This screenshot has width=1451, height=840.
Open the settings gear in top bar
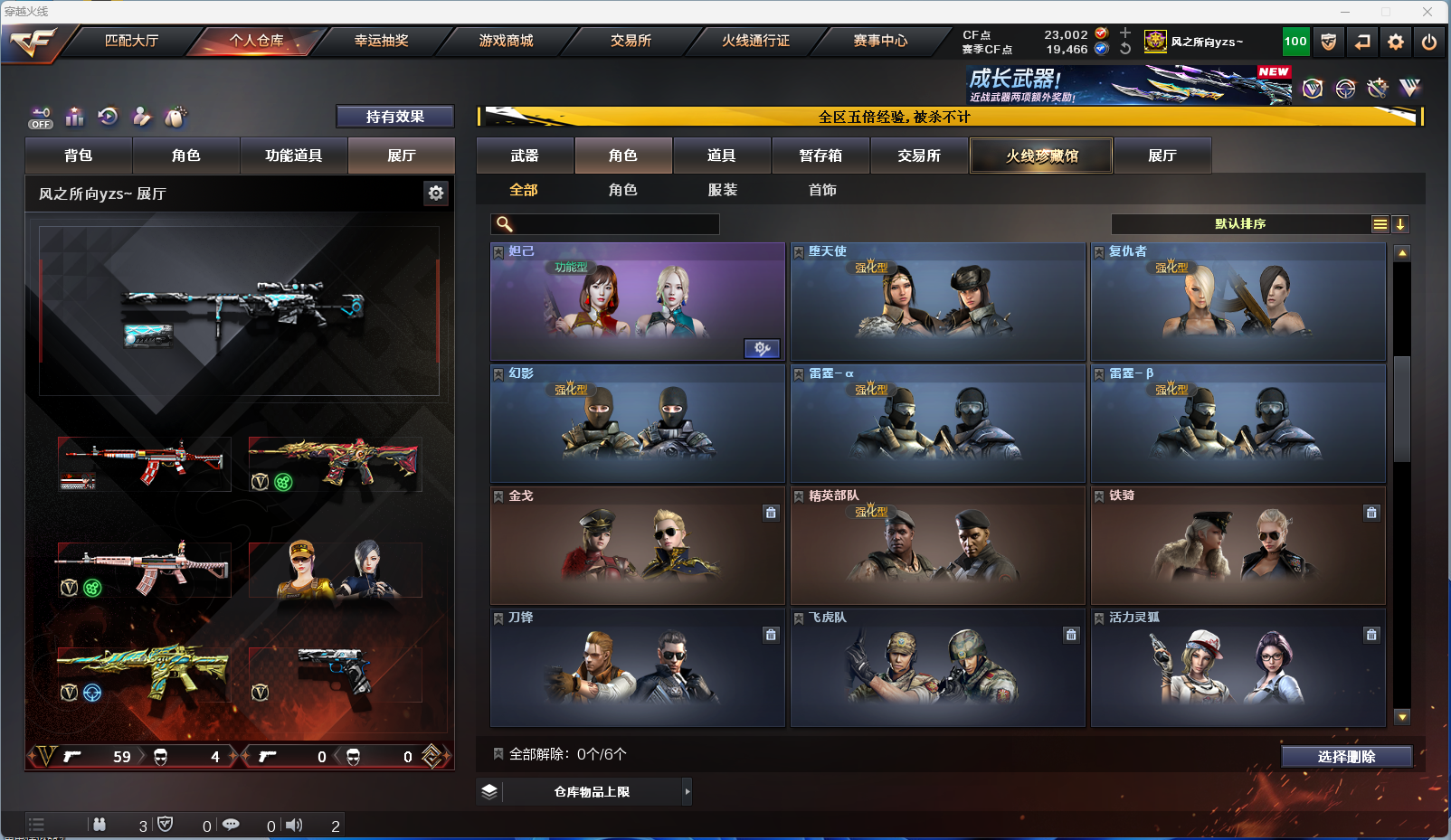pyautogui.click(x=1396, y=42)
